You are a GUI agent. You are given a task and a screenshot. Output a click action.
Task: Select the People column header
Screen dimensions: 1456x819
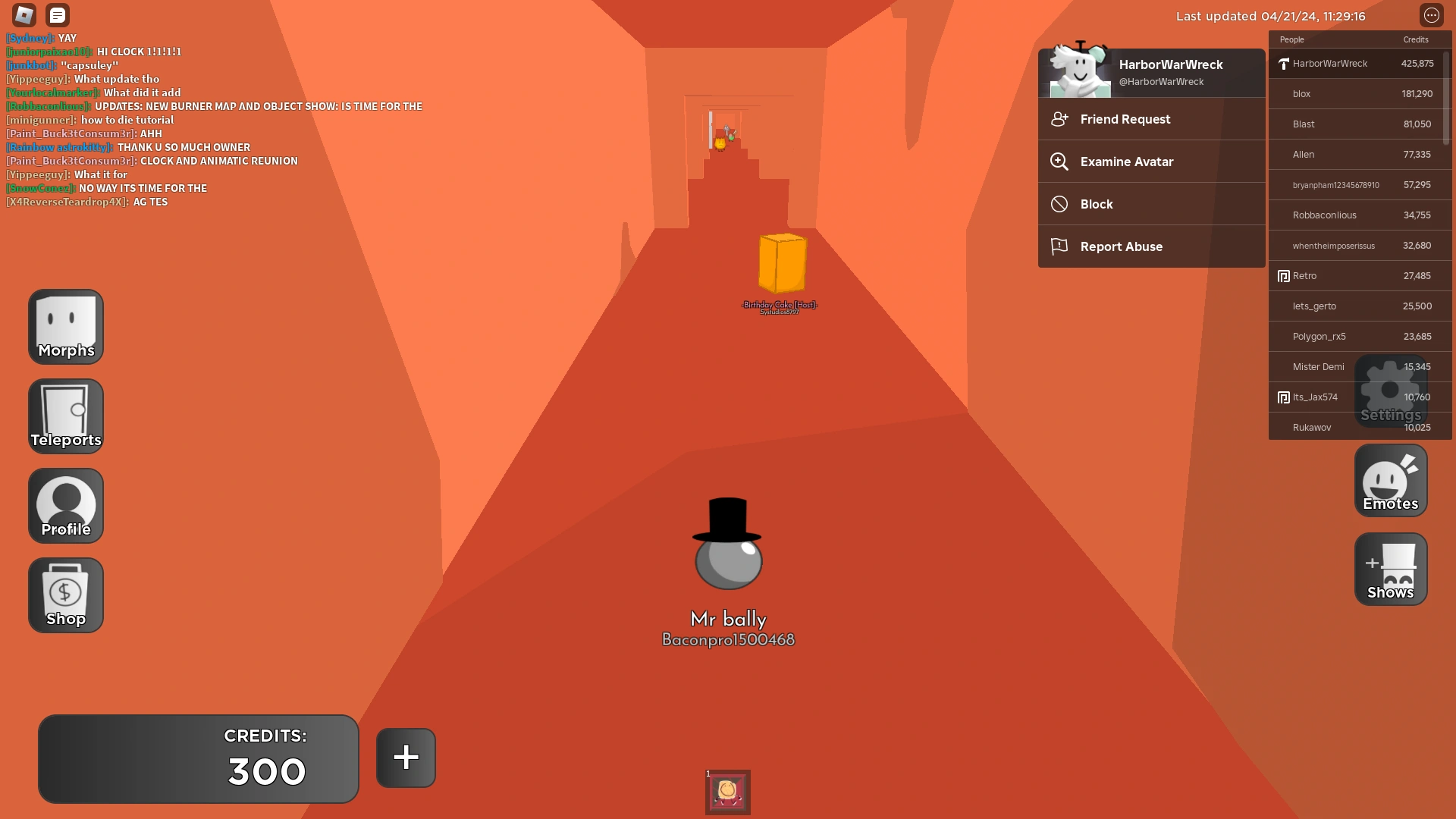coord(1292,39)
